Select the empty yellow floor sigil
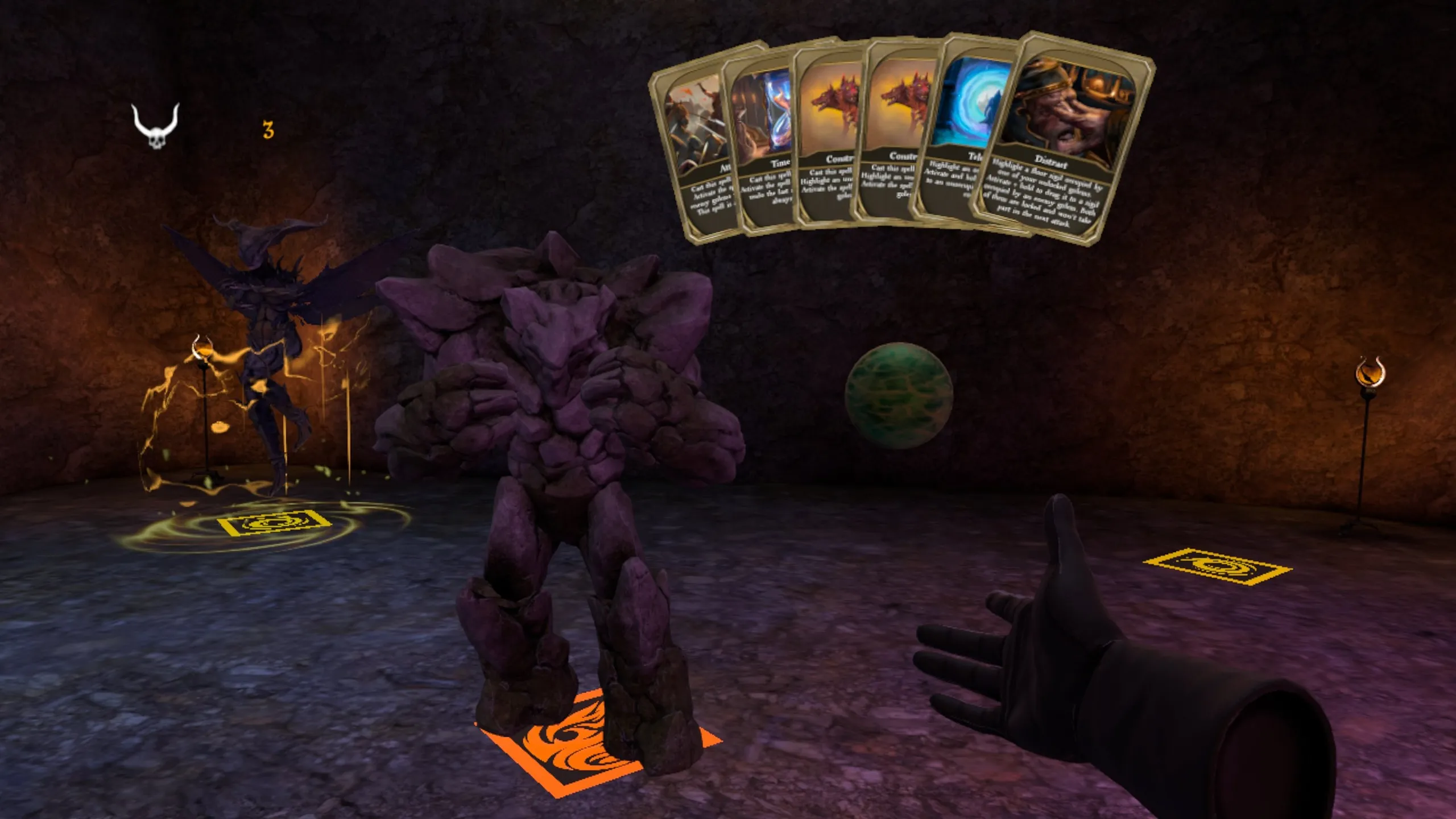The image size is (1456, 819). (x=1217, y=566)
